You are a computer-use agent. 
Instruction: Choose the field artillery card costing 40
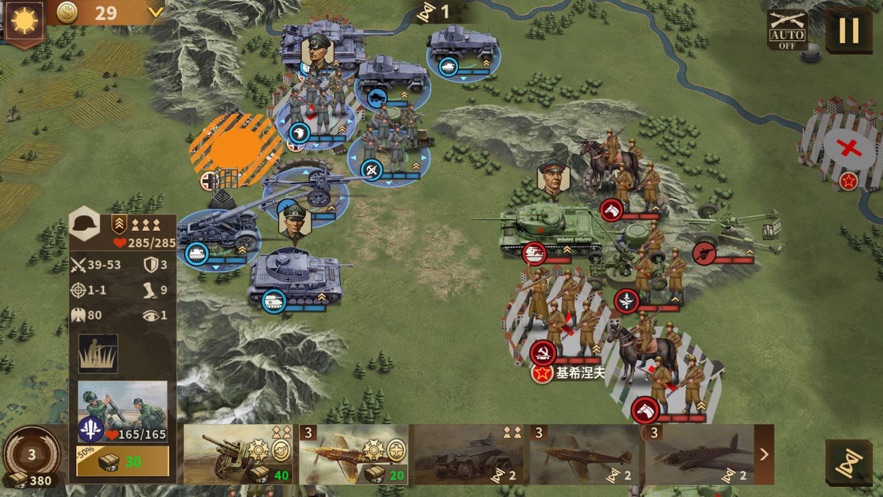tap(239, 454)
